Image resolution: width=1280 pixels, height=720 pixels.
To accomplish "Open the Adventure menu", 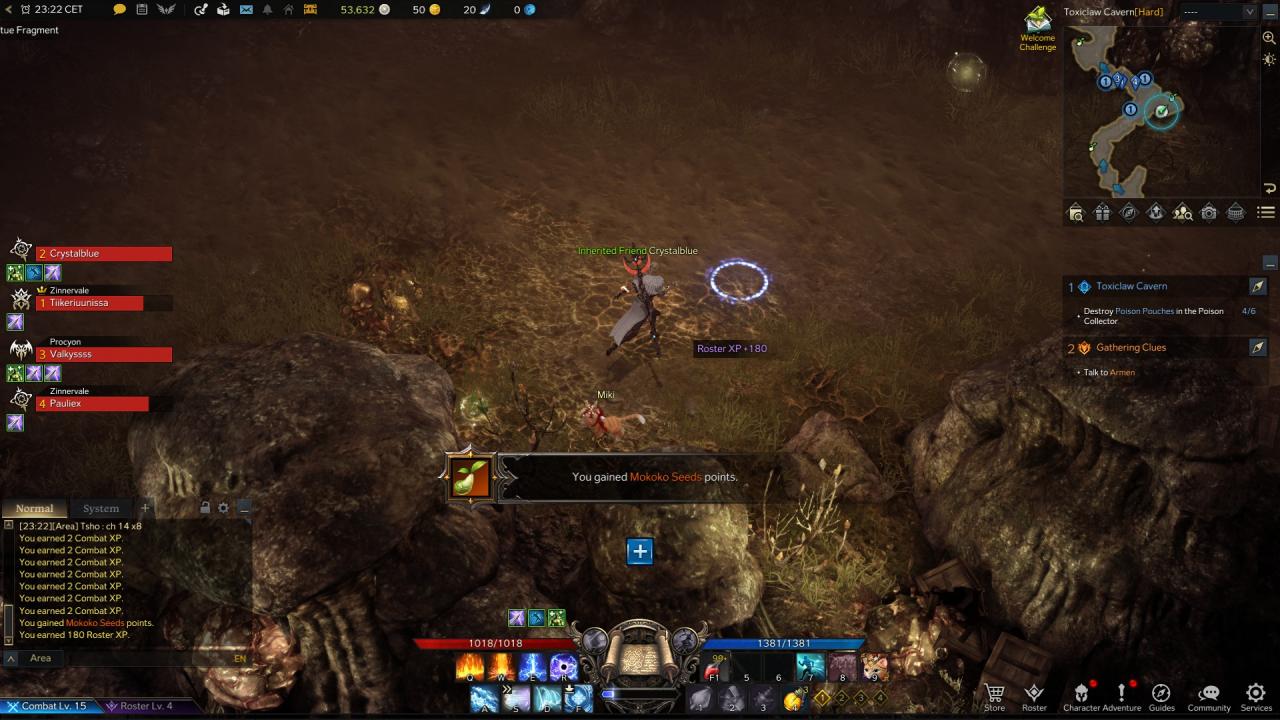I will [1122, 696].
